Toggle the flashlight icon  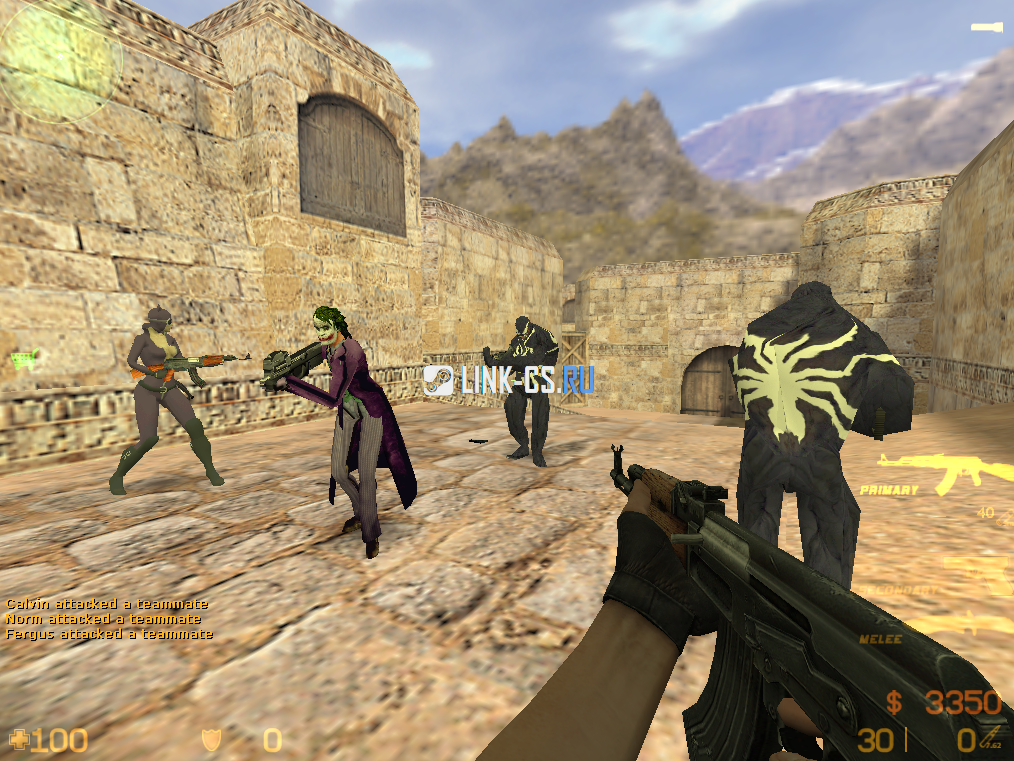tap(986, 27)
